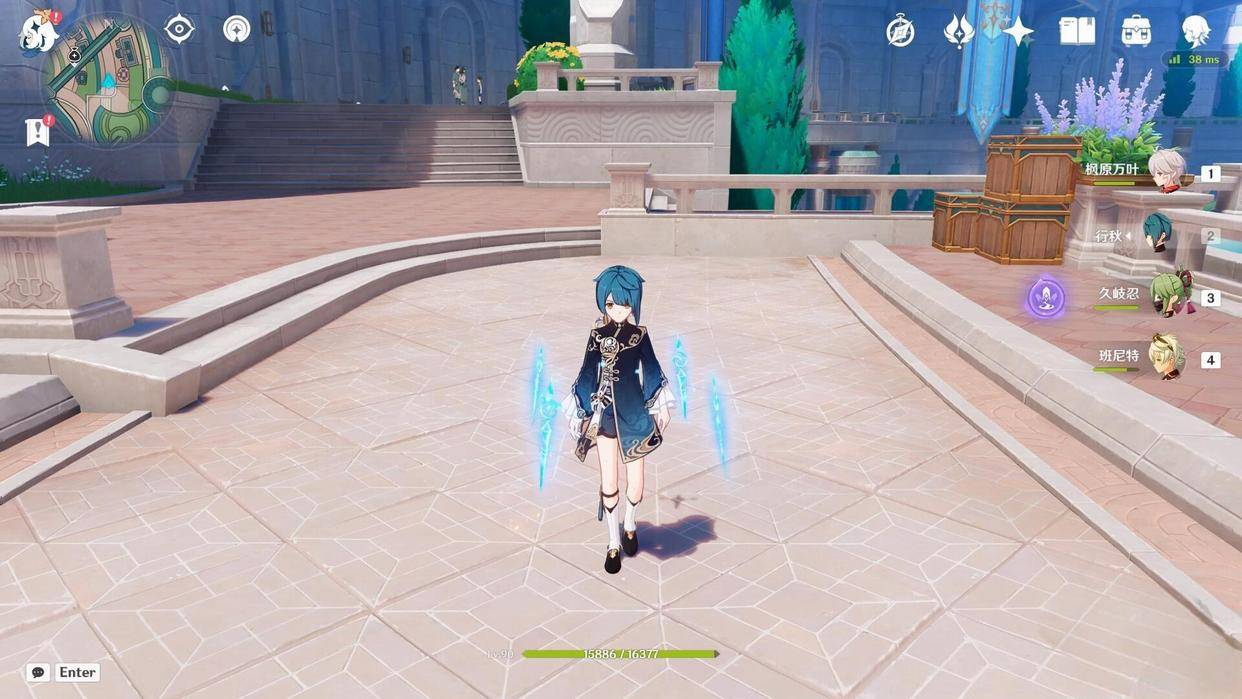This screenshot has width=1242, height=699.
Task: Open the chat speech-bubble button
Action: pyautogui.click(x=39, y=673)
